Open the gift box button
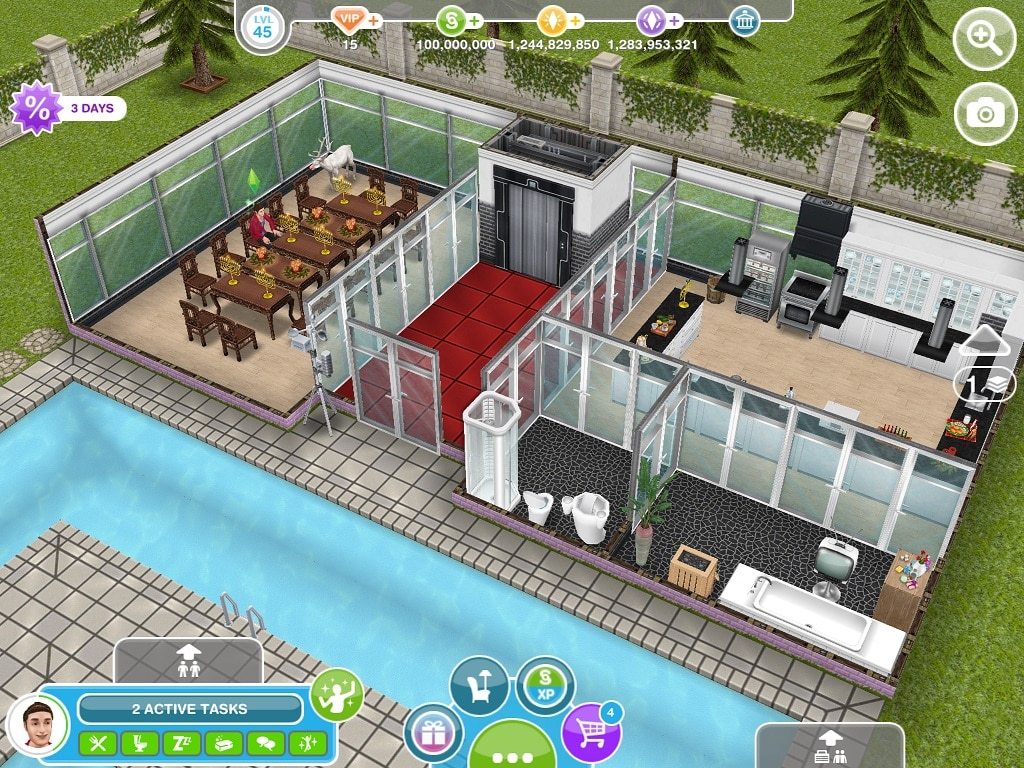Viewport: 1024px width, 768px height. pos(433,732)
